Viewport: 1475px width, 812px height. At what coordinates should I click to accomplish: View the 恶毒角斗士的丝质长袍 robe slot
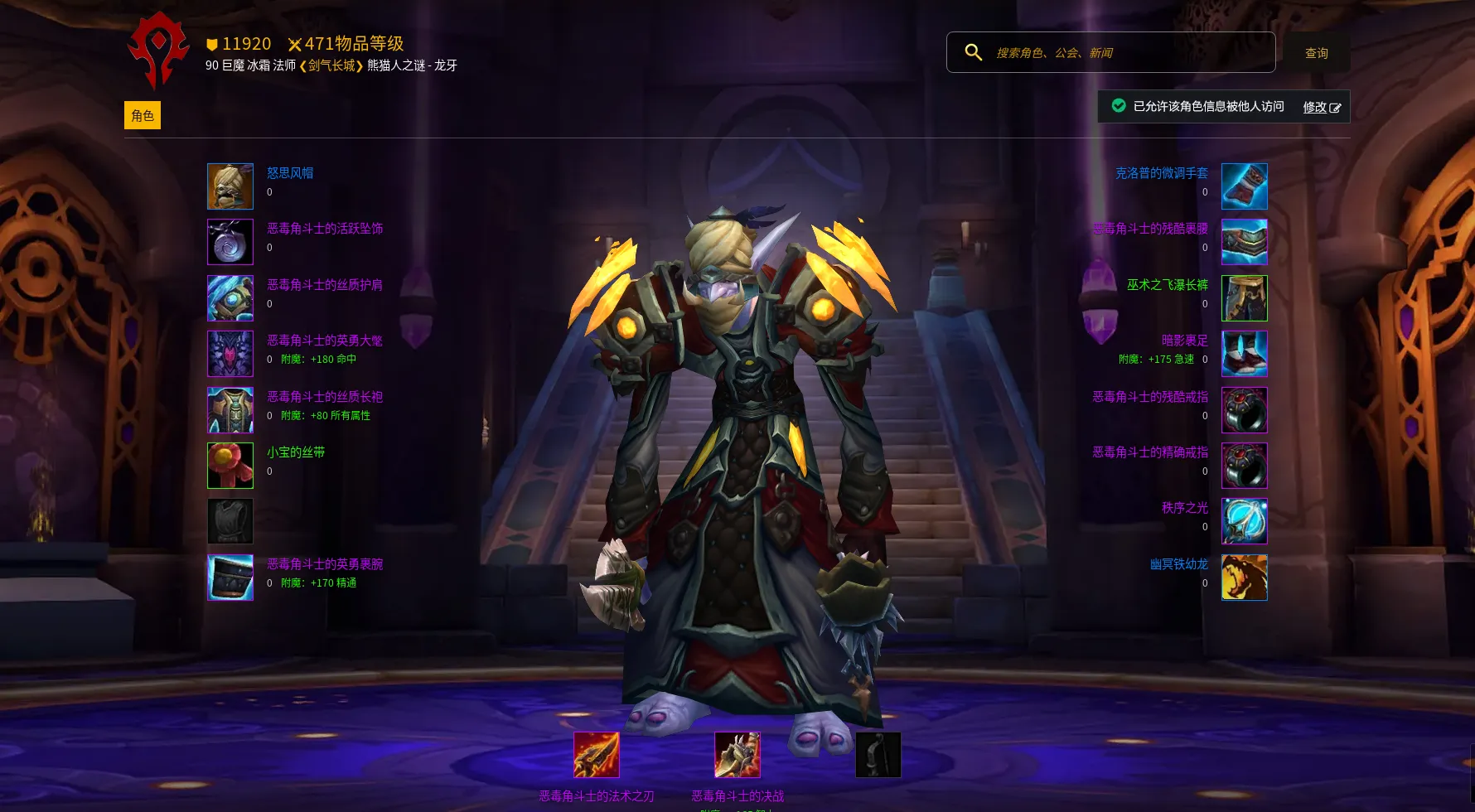(x=230, y=410)
